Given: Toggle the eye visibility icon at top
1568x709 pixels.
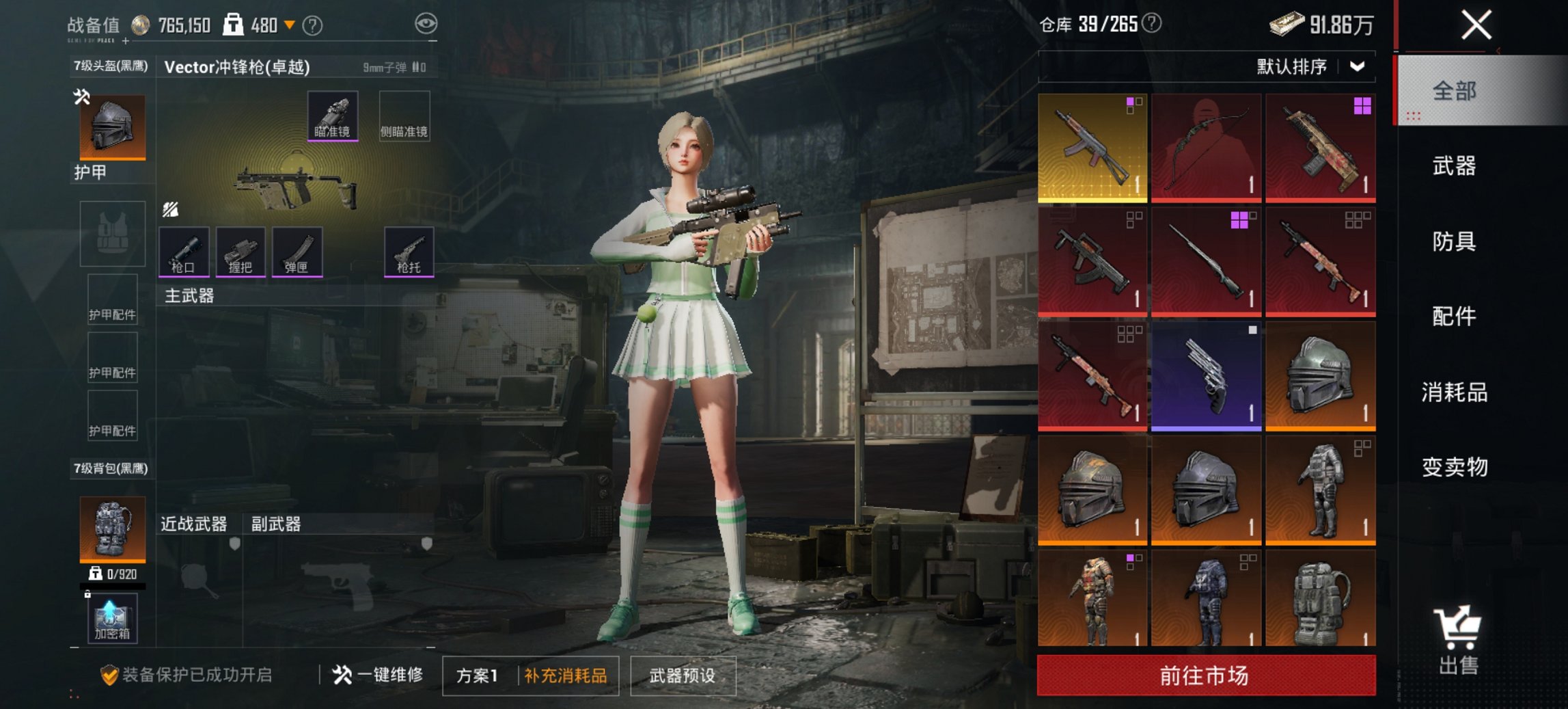Looking at the screenshot, I should point(427,22).
